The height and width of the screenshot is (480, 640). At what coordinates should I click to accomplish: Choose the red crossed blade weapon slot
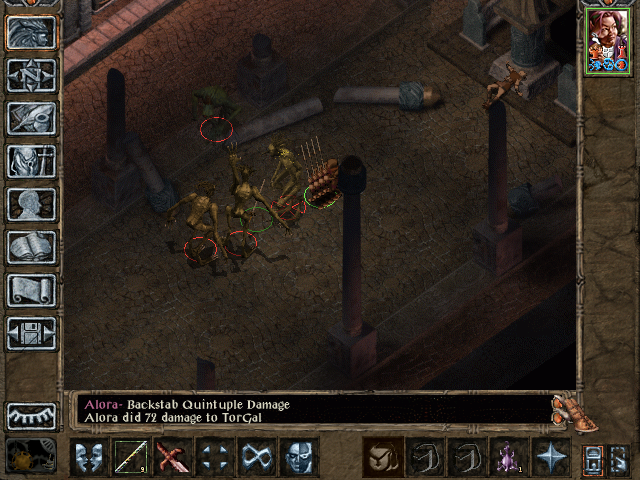pos(174,457)
